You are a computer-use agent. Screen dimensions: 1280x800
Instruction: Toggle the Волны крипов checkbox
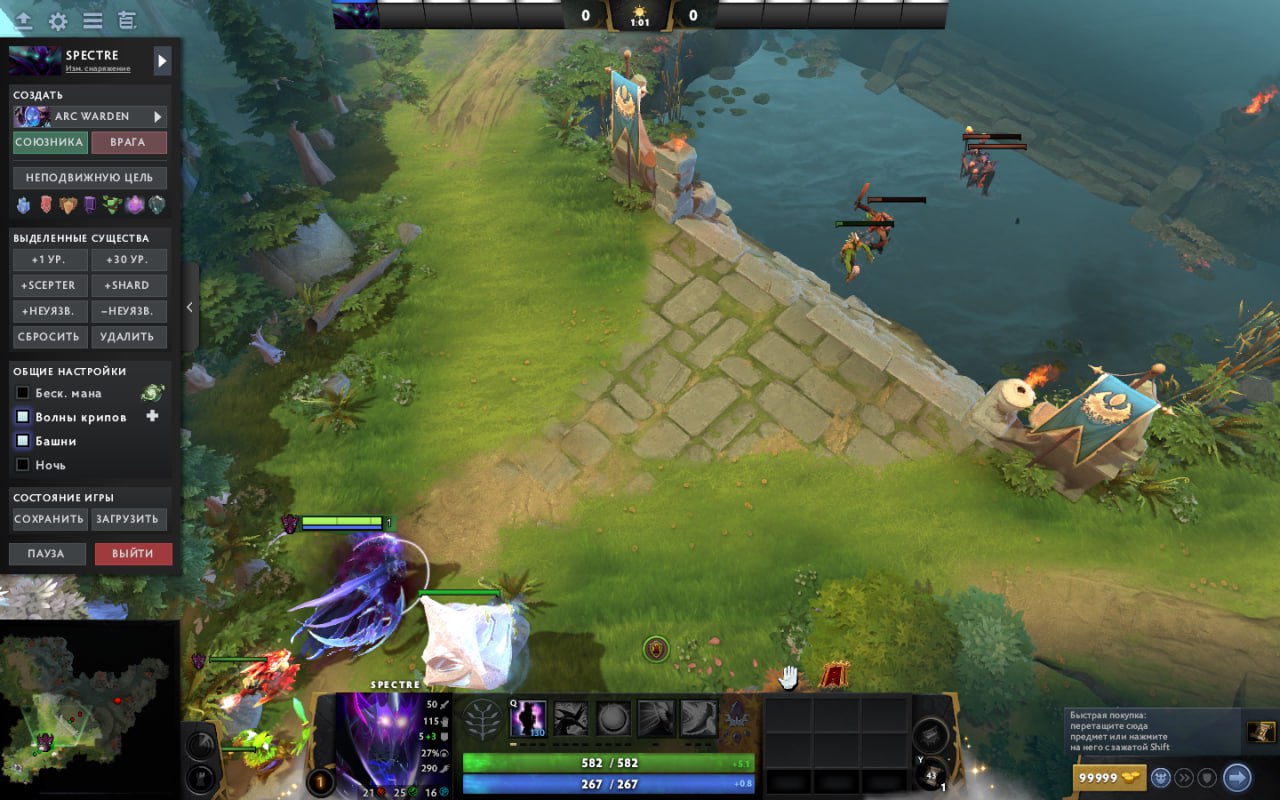point(23,417)
